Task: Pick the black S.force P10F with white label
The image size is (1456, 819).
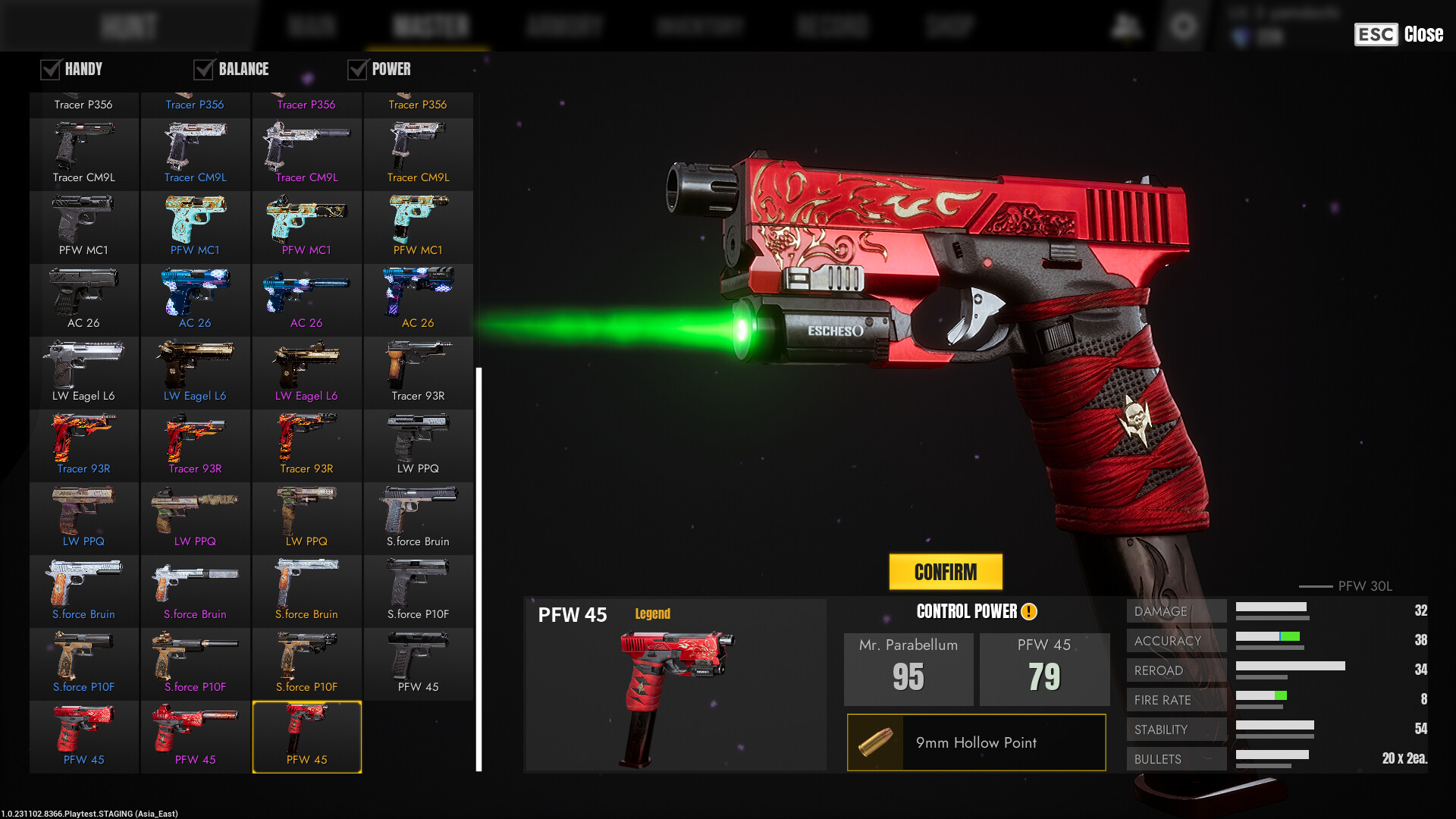Action: pos(418,590)
